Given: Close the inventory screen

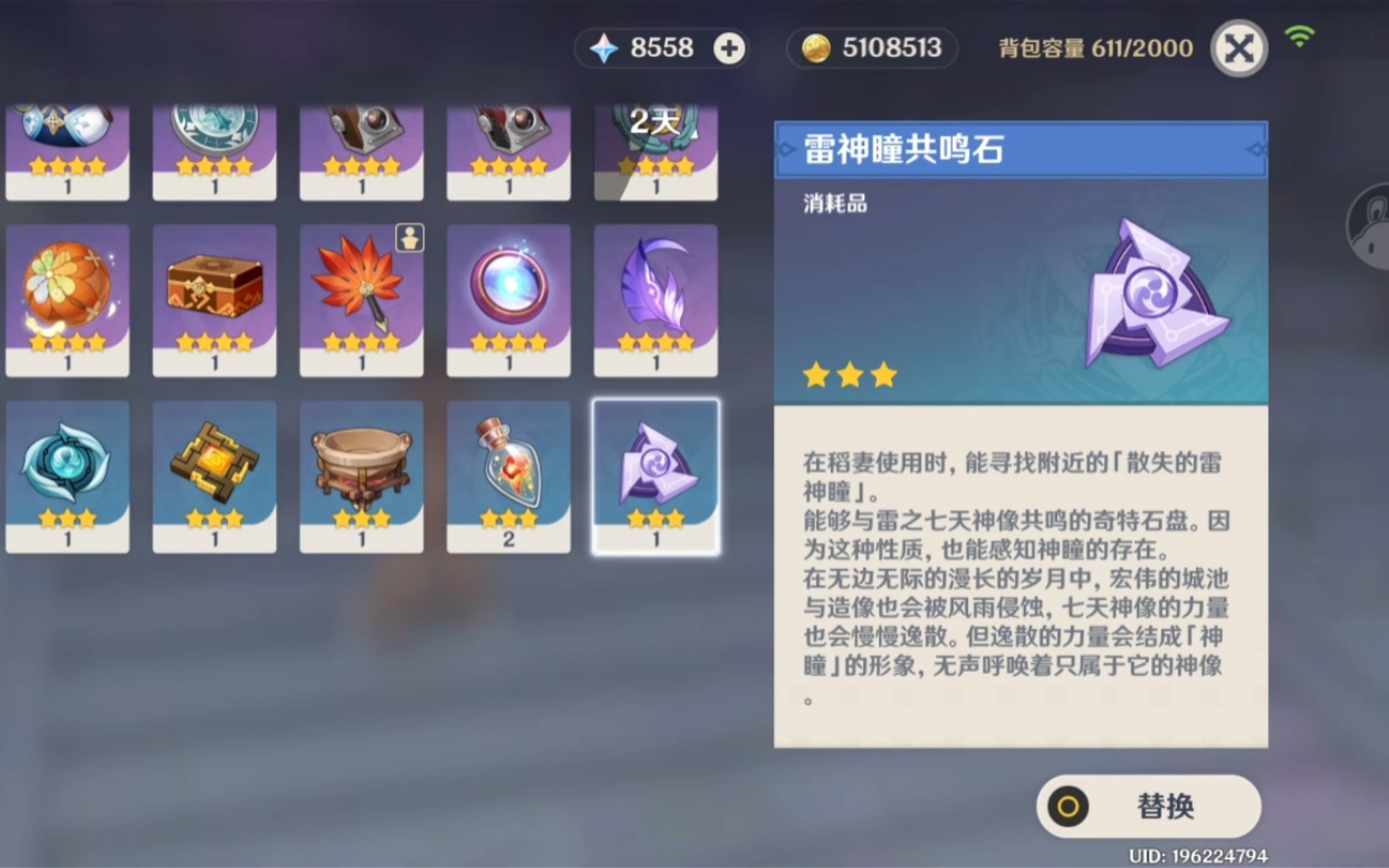Looking at the screenshot, I should (1239, 48).
